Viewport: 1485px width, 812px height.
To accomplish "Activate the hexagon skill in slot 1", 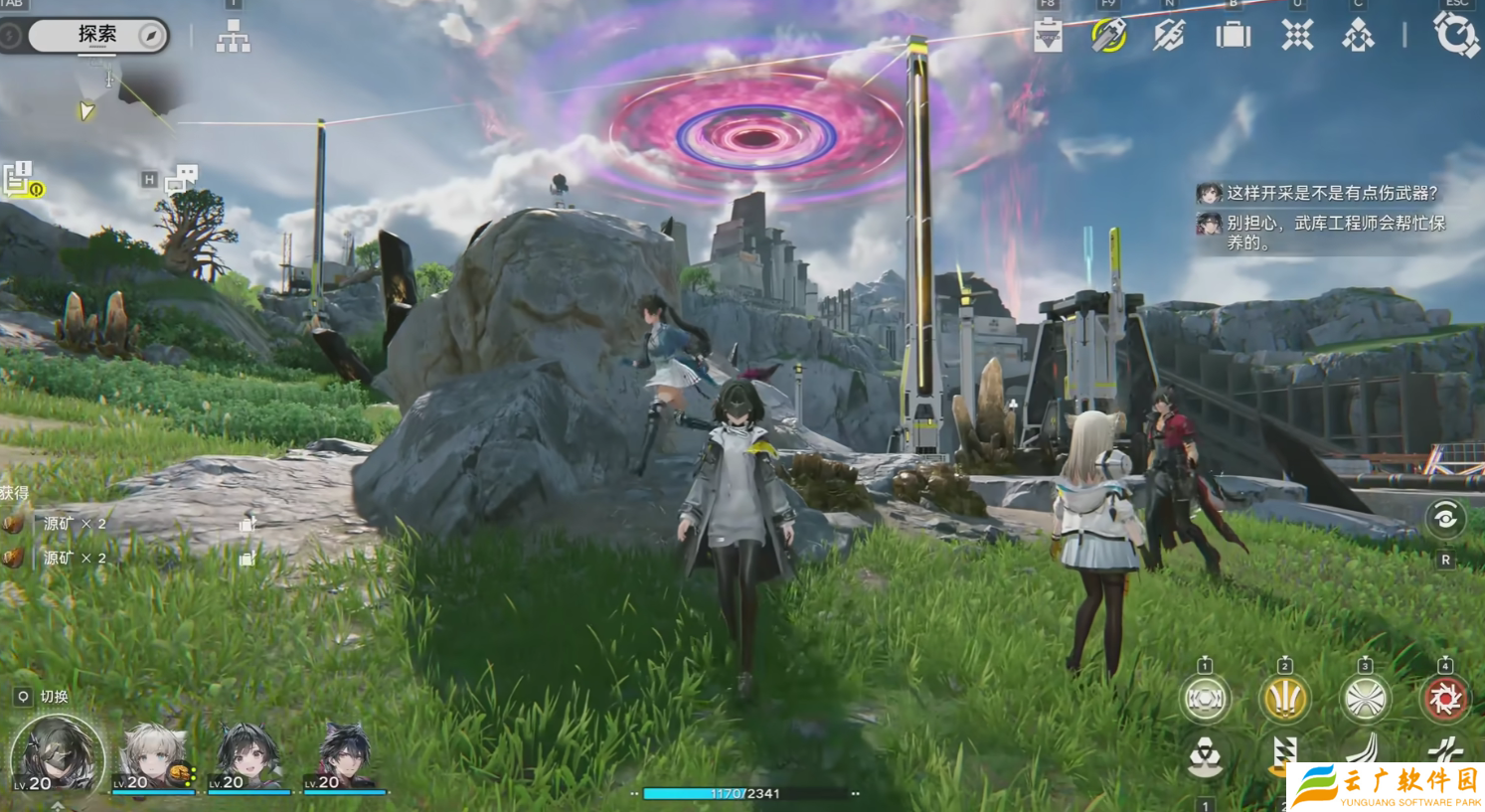I will [x=1205, y=700].
